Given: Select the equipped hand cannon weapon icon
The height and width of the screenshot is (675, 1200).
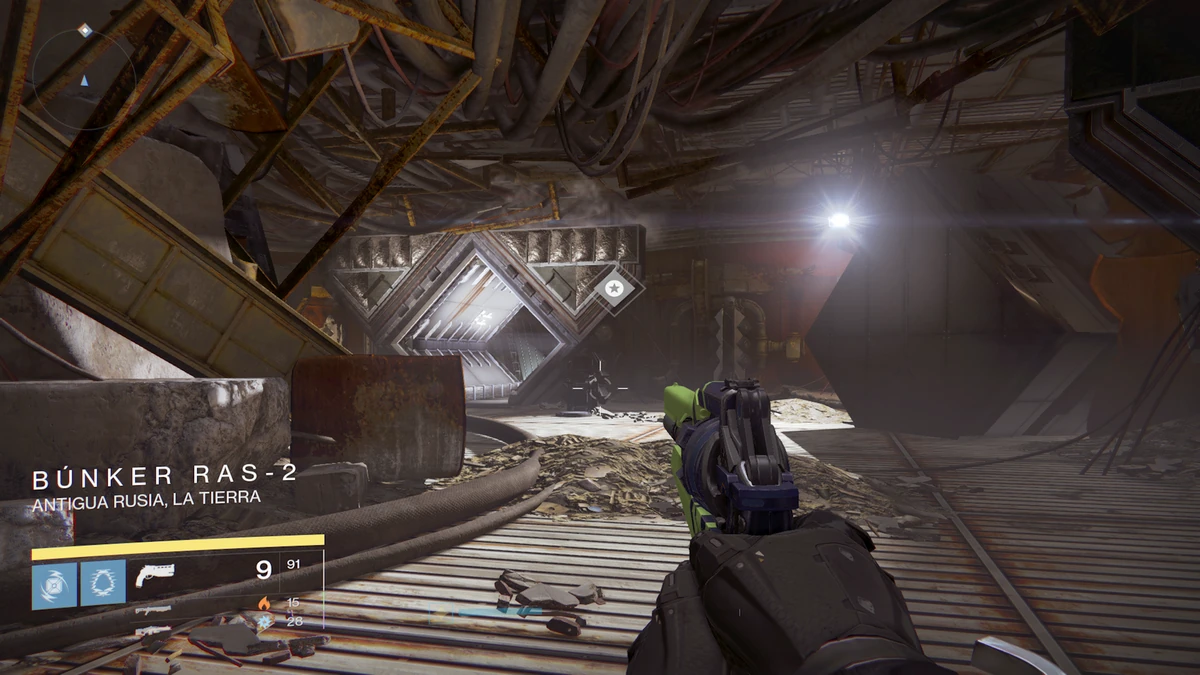Looking at the screenshot, I should 155,573.
